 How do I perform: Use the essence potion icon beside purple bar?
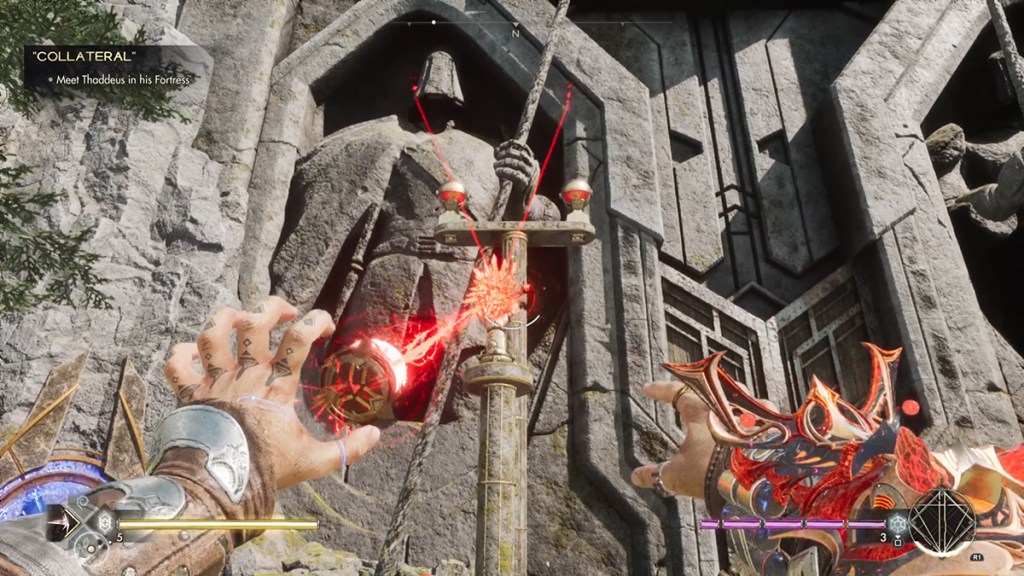tap(897, 523)
